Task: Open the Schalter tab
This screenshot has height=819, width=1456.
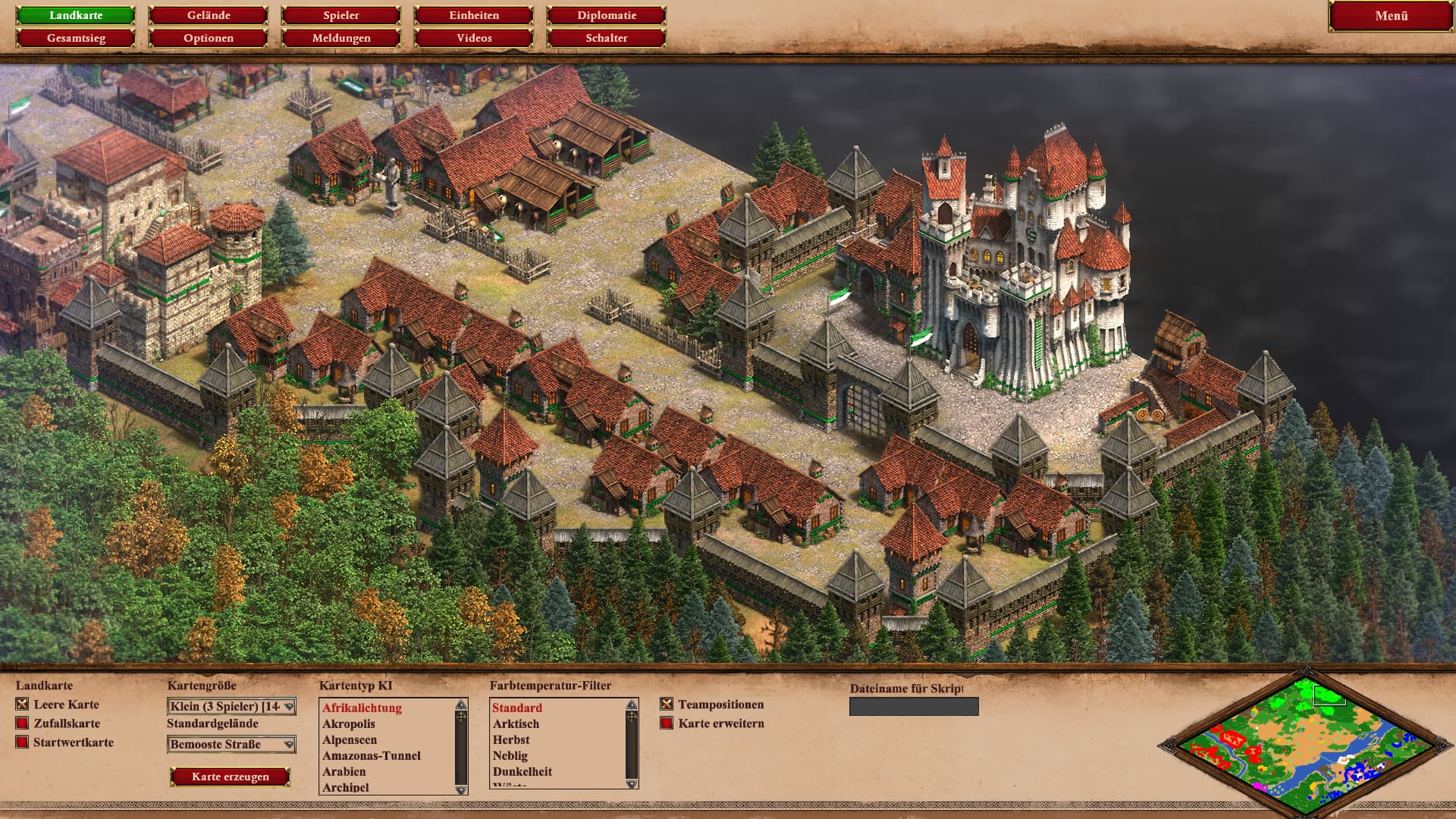Action: 607,38
